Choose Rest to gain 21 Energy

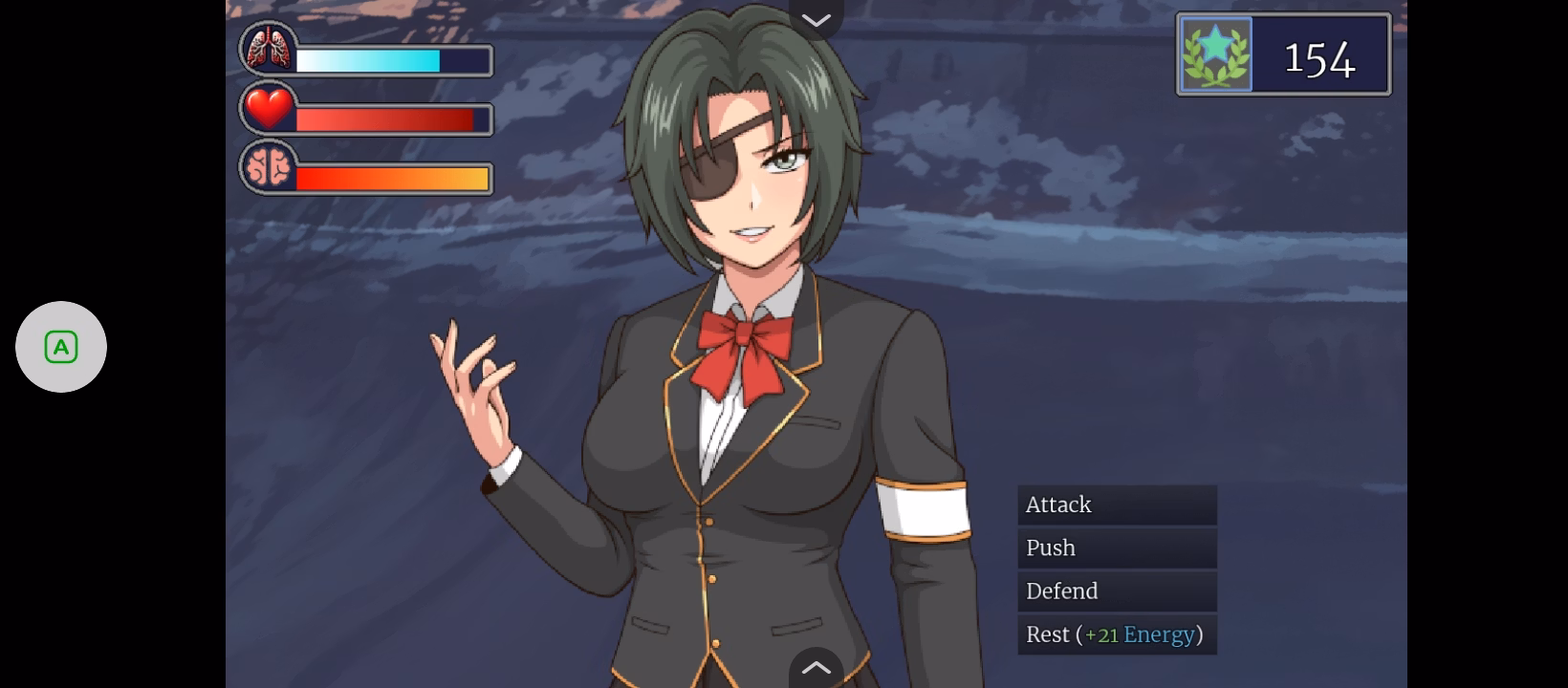click(x=1116, y=634)
